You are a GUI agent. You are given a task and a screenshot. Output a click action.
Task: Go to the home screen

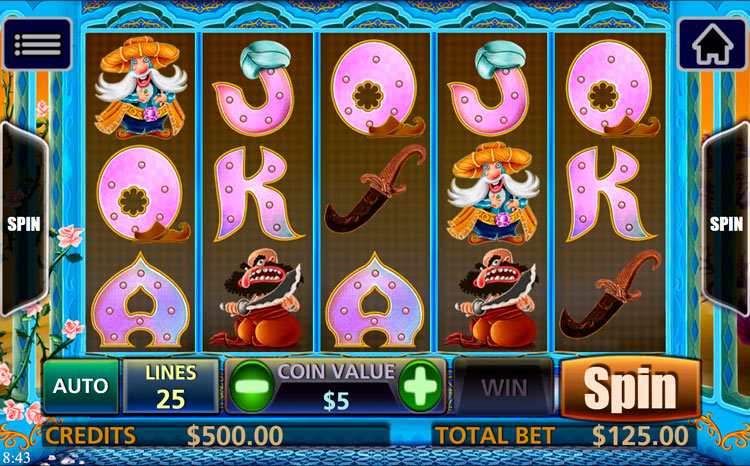pyautogui.click(x=712, y=44)
